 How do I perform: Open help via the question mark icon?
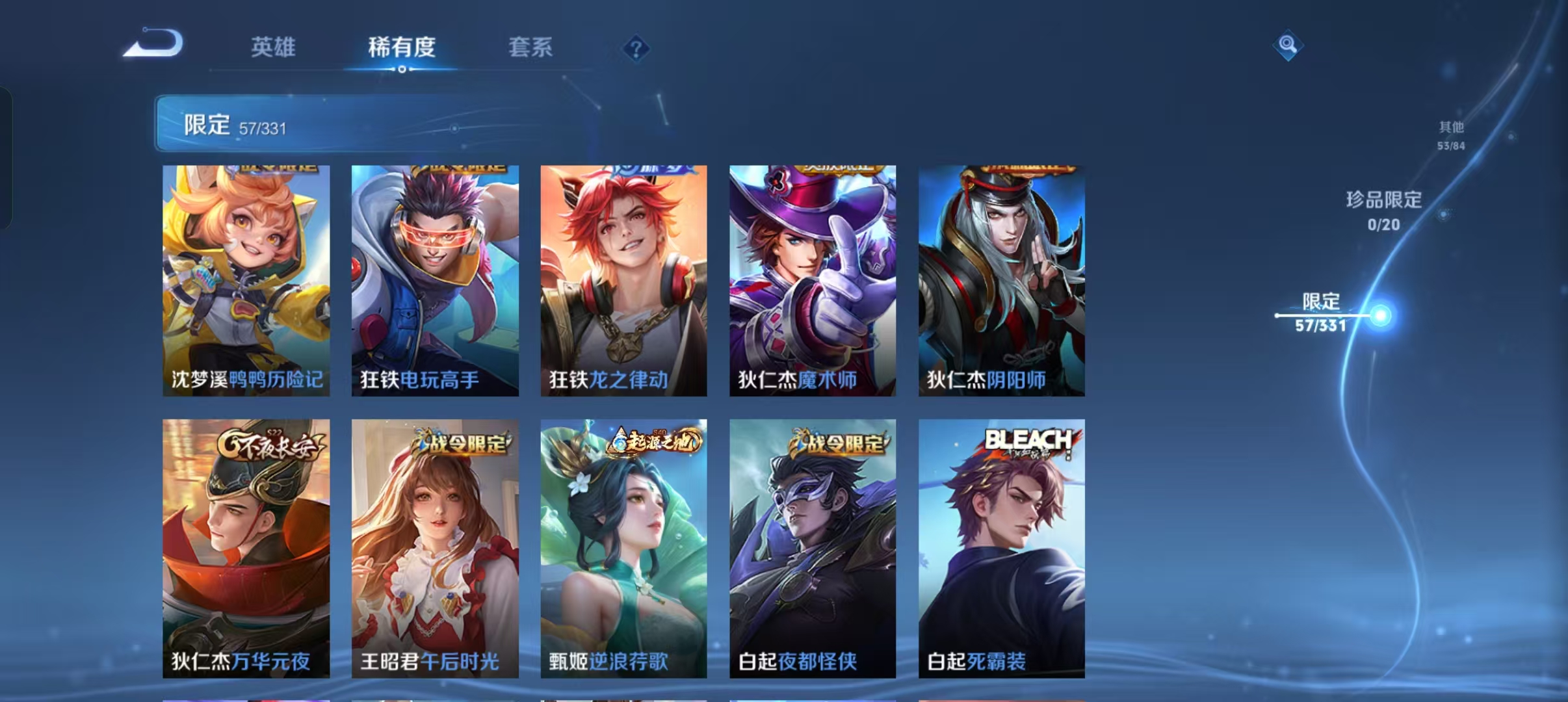point(636,47)
